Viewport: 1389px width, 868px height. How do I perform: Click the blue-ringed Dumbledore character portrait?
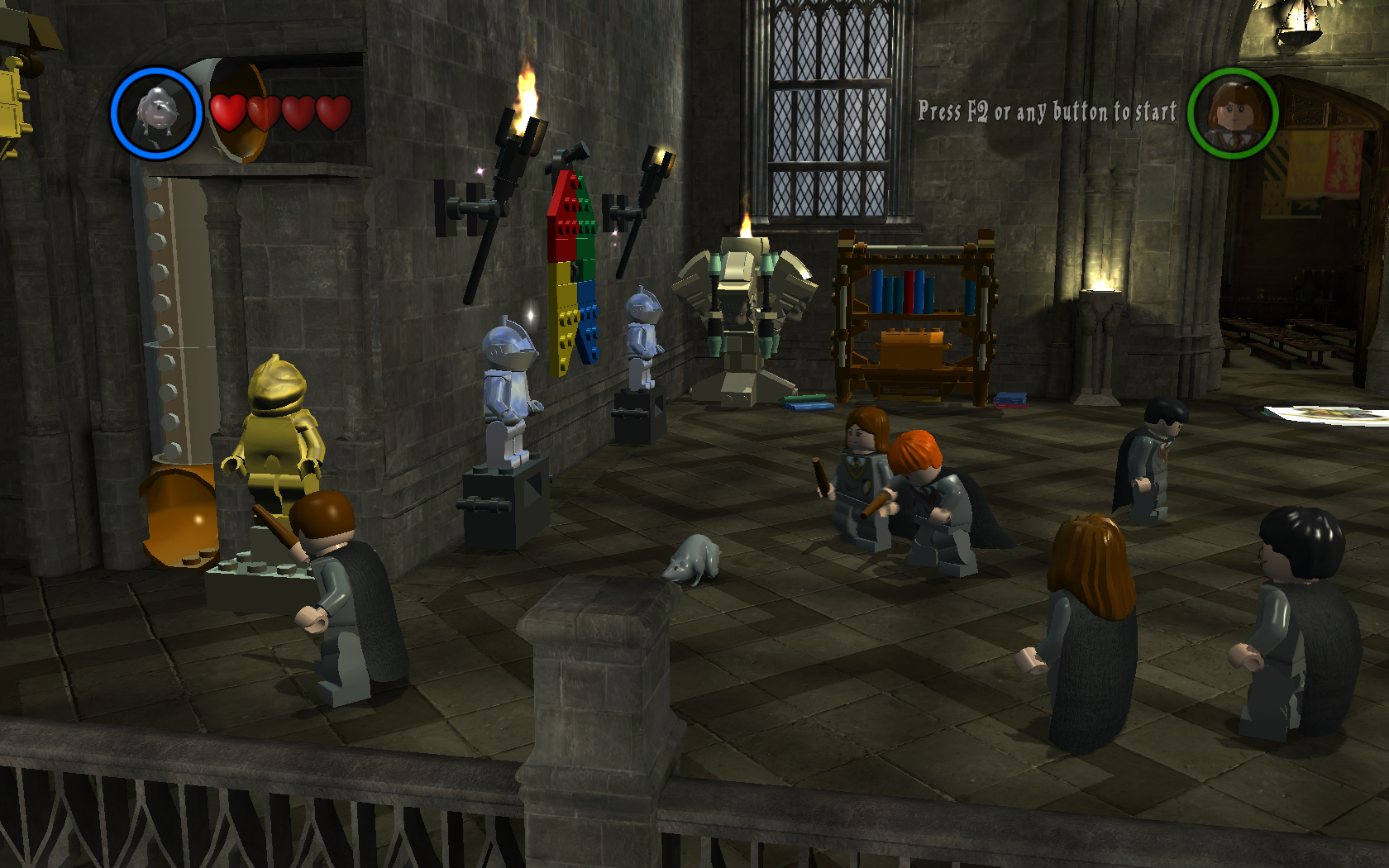[x=156, y=112]
